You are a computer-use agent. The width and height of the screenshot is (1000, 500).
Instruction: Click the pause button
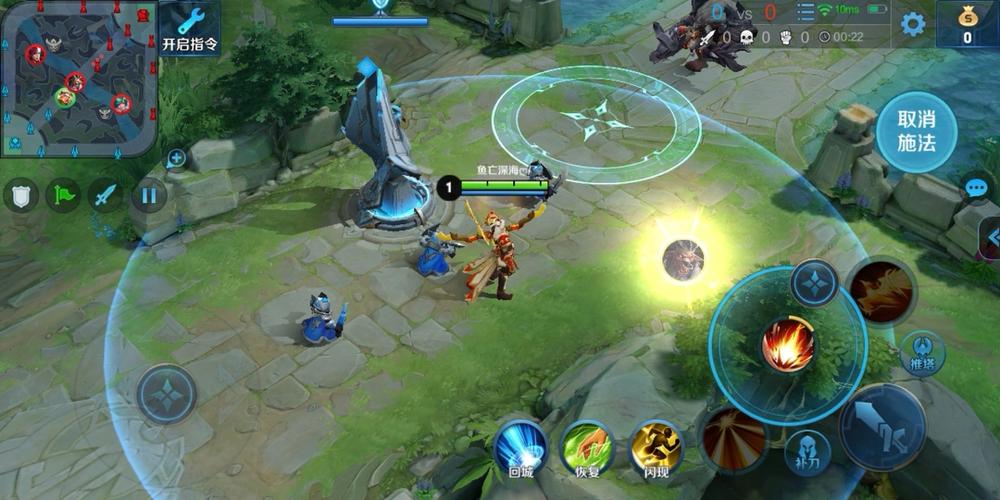[x=149, y=194]
